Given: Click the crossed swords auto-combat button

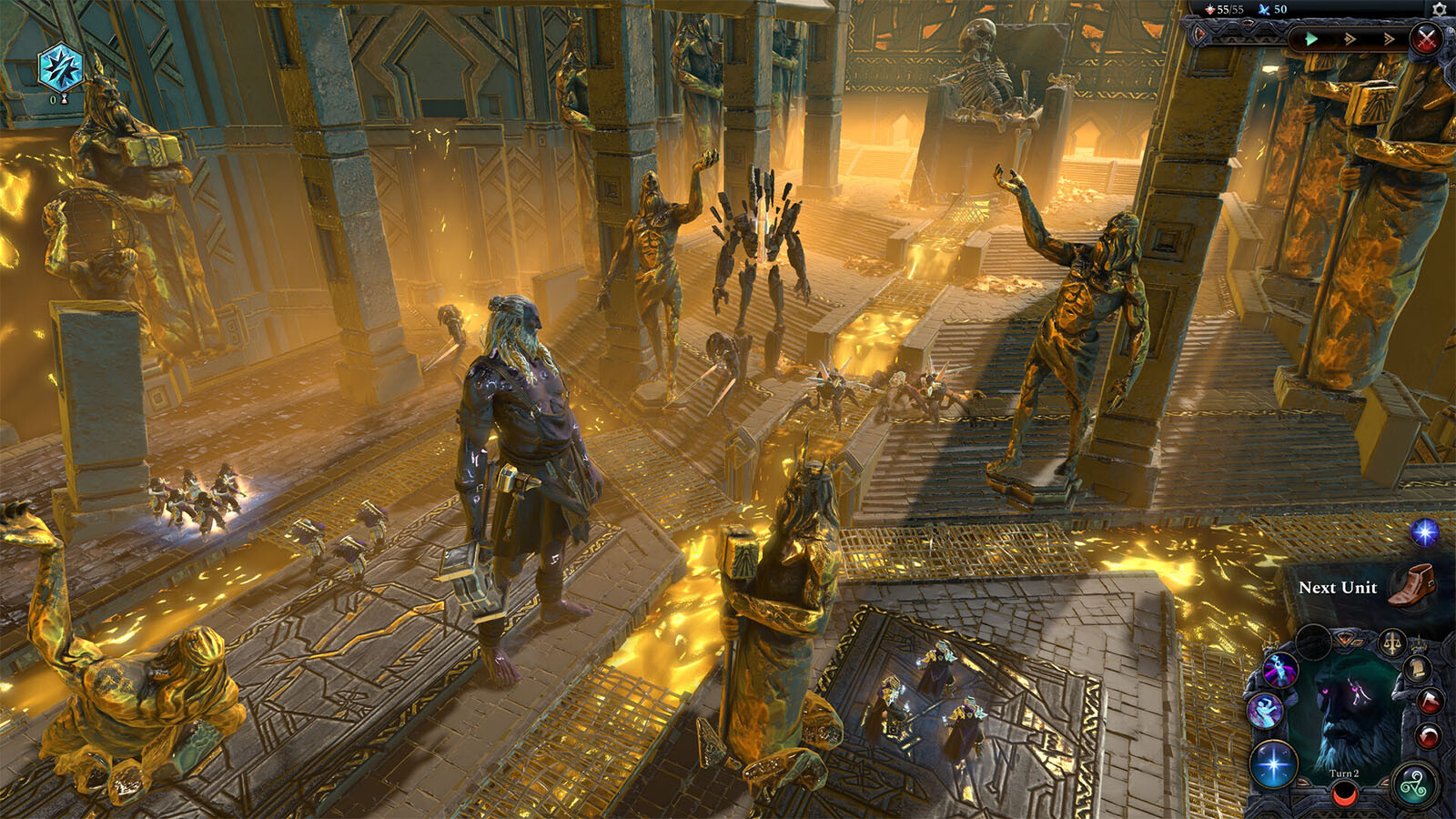Looking at the screenshot, I should (x=1426, y=37).
